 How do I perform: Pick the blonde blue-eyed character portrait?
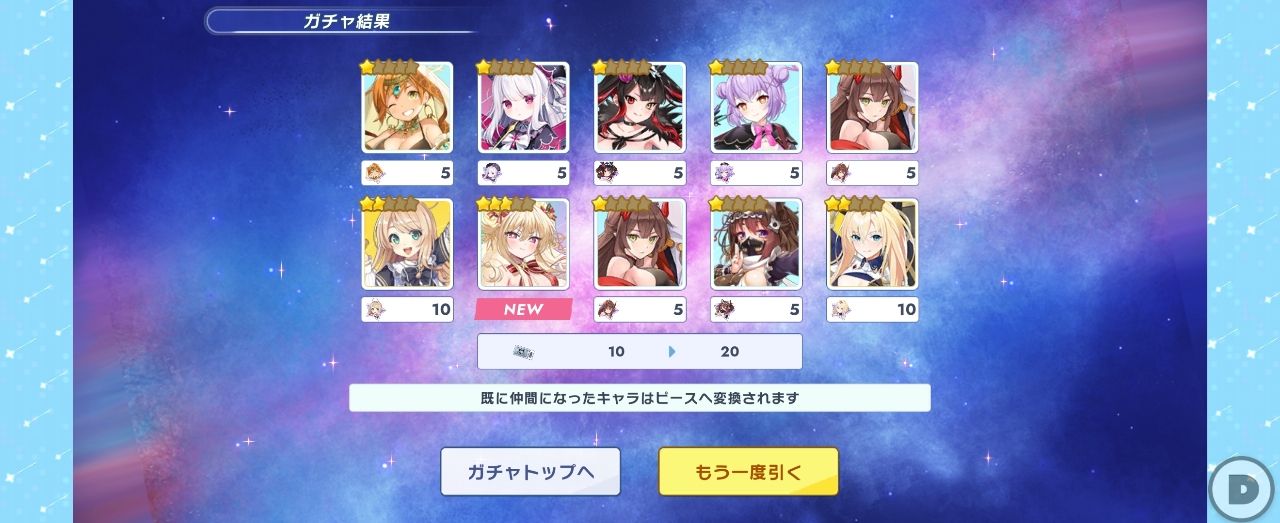873,244
